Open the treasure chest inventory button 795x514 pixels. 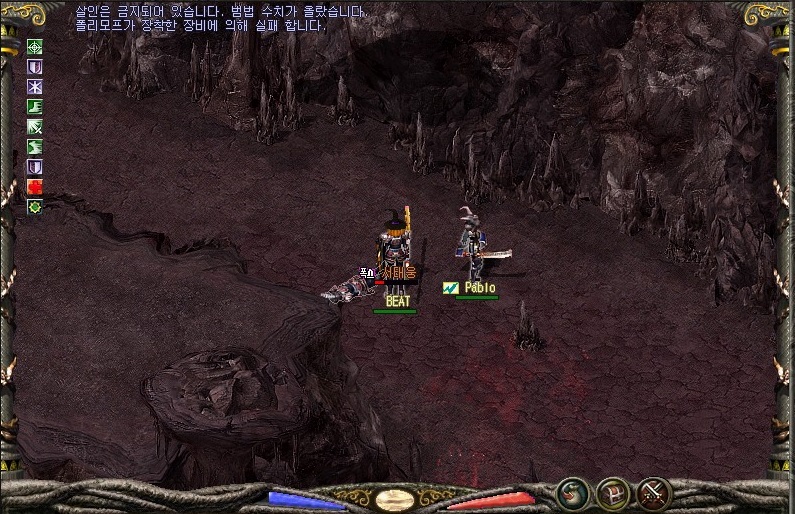612,492
